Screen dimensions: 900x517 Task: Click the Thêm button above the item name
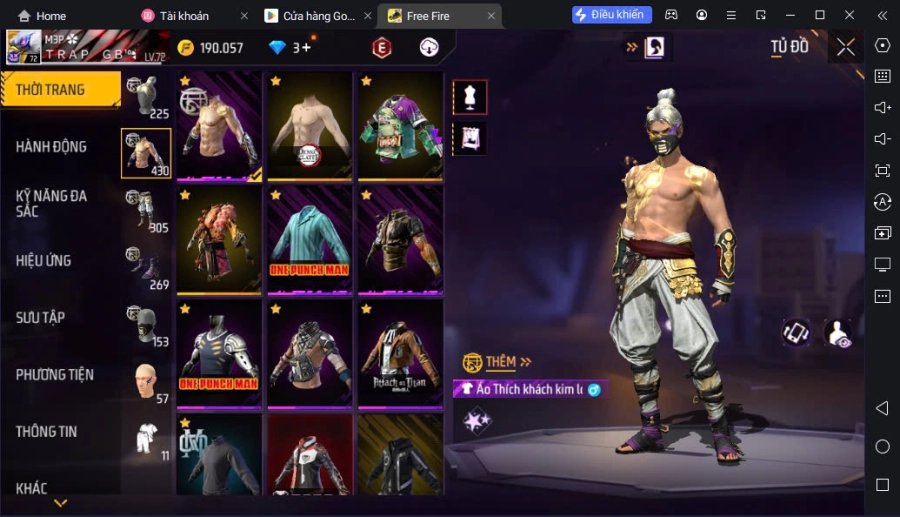(x=497, y=361)
